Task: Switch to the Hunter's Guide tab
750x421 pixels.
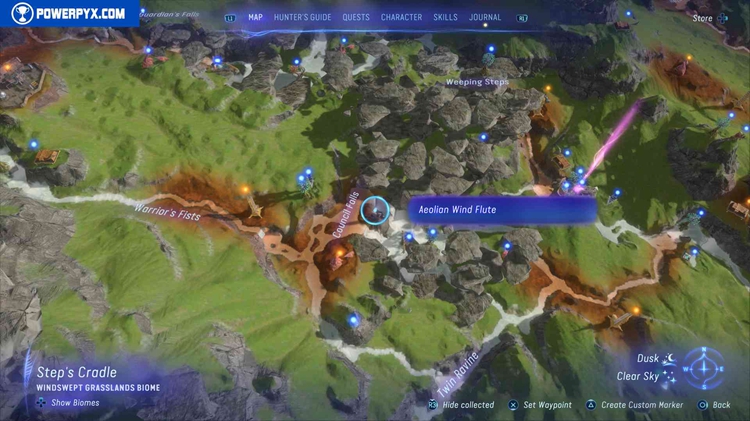Action: [302, 18]
